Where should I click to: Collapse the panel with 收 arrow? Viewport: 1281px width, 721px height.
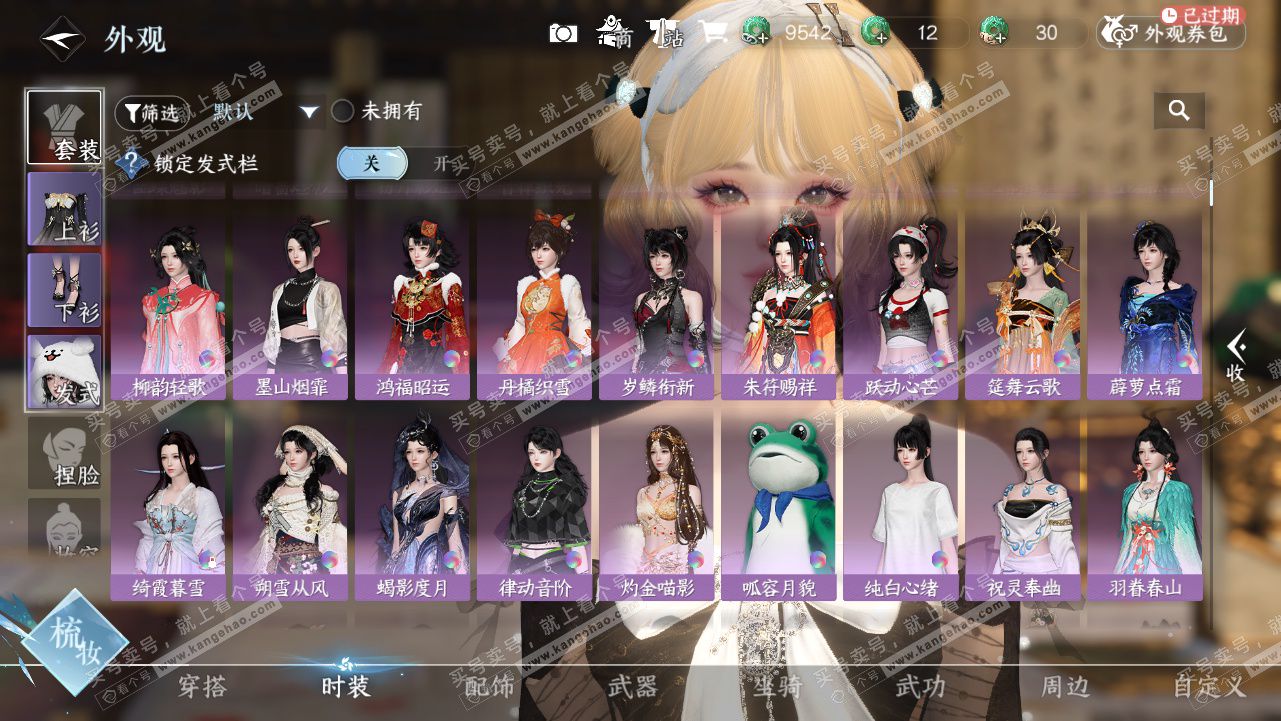tap(1236, 357)
